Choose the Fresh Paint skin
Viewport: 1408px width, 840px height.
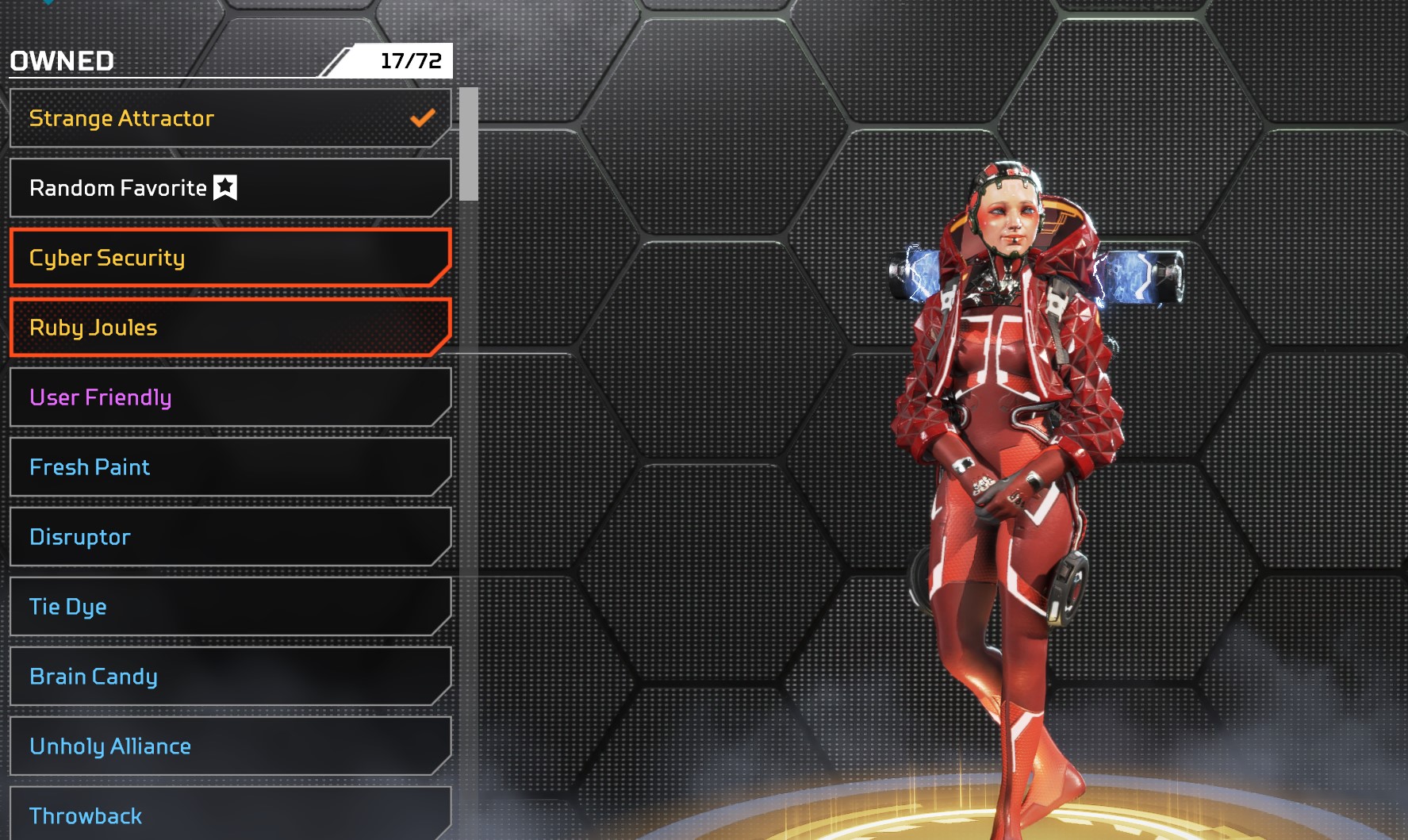click(230, 467)
